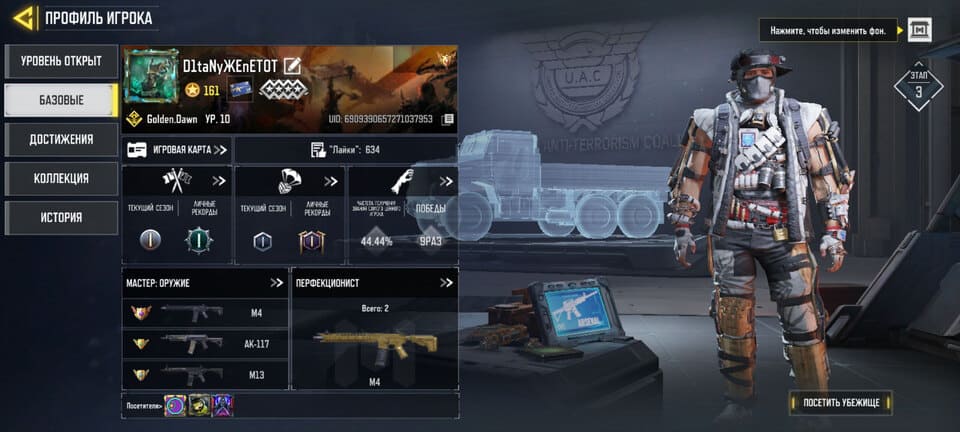
Task: Switch to the ИСТОРИЯ tab
Action: pyautogui.click(x=61, y=217)
